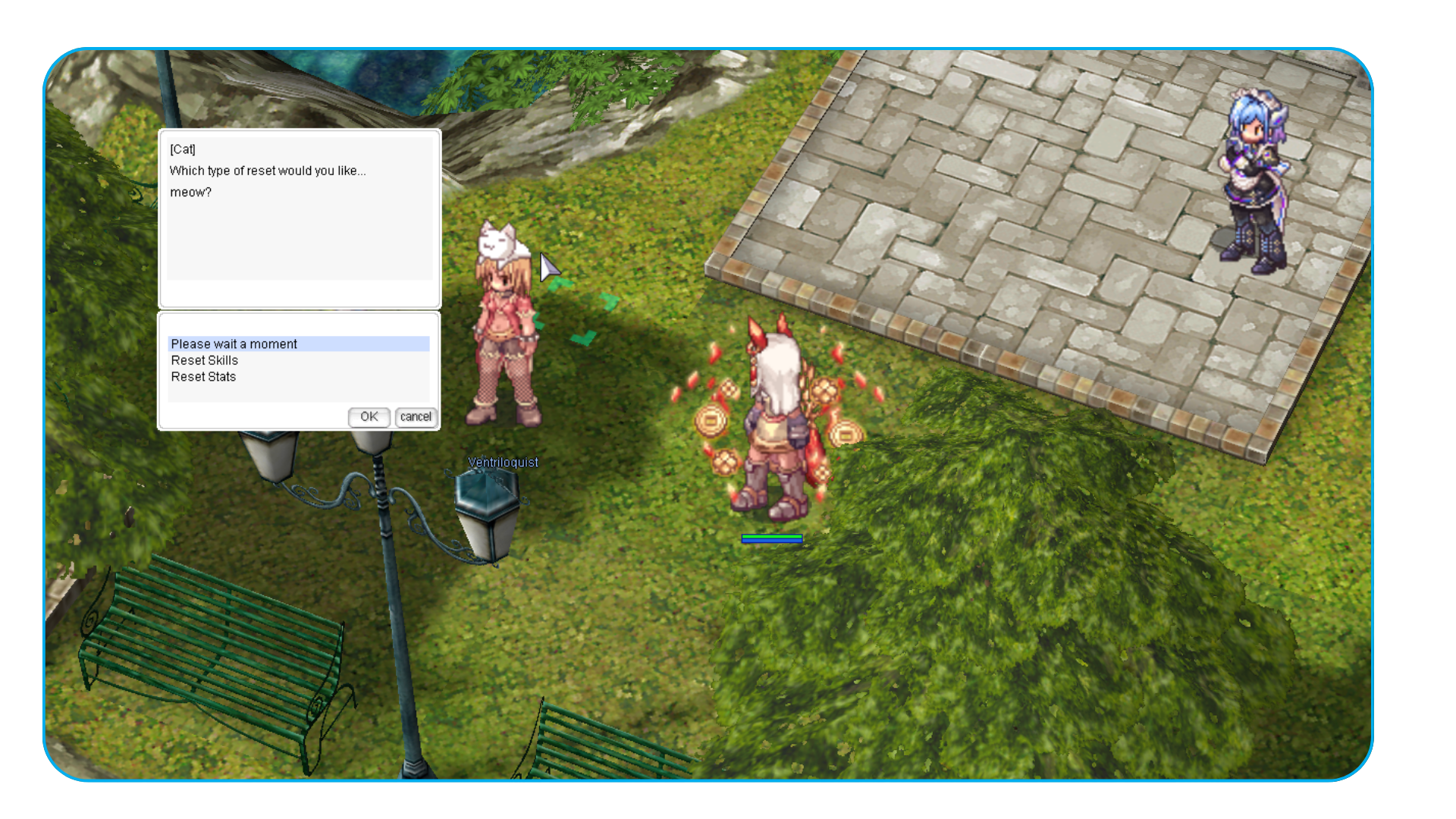Click the cancel button in dialog
The image size is (1456, 819).
(x=416, y=417)
